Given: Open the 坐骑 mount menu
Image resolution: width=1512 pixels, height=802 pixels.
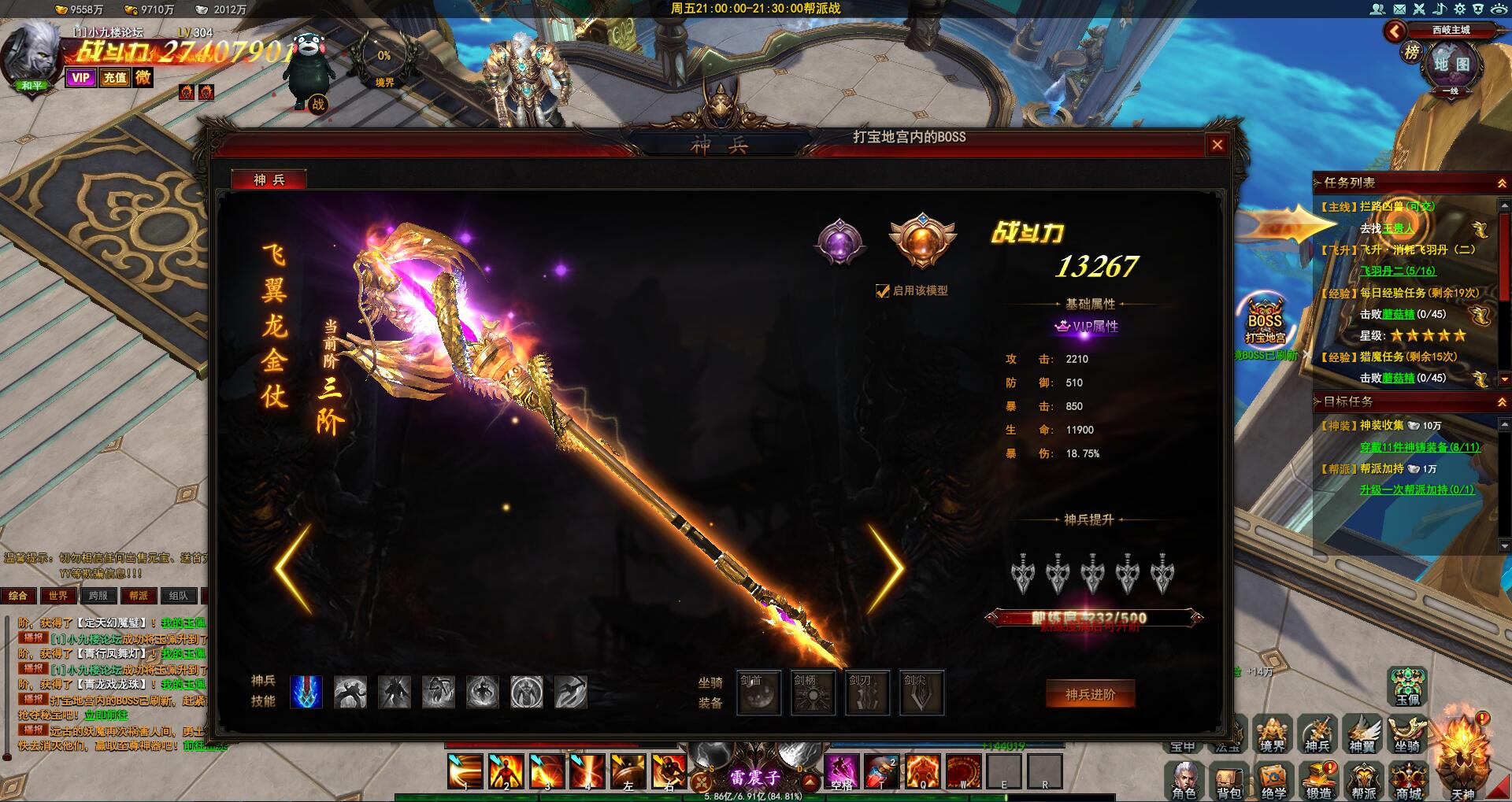Looking at the screenshot, I should (x=1407, y=734).
